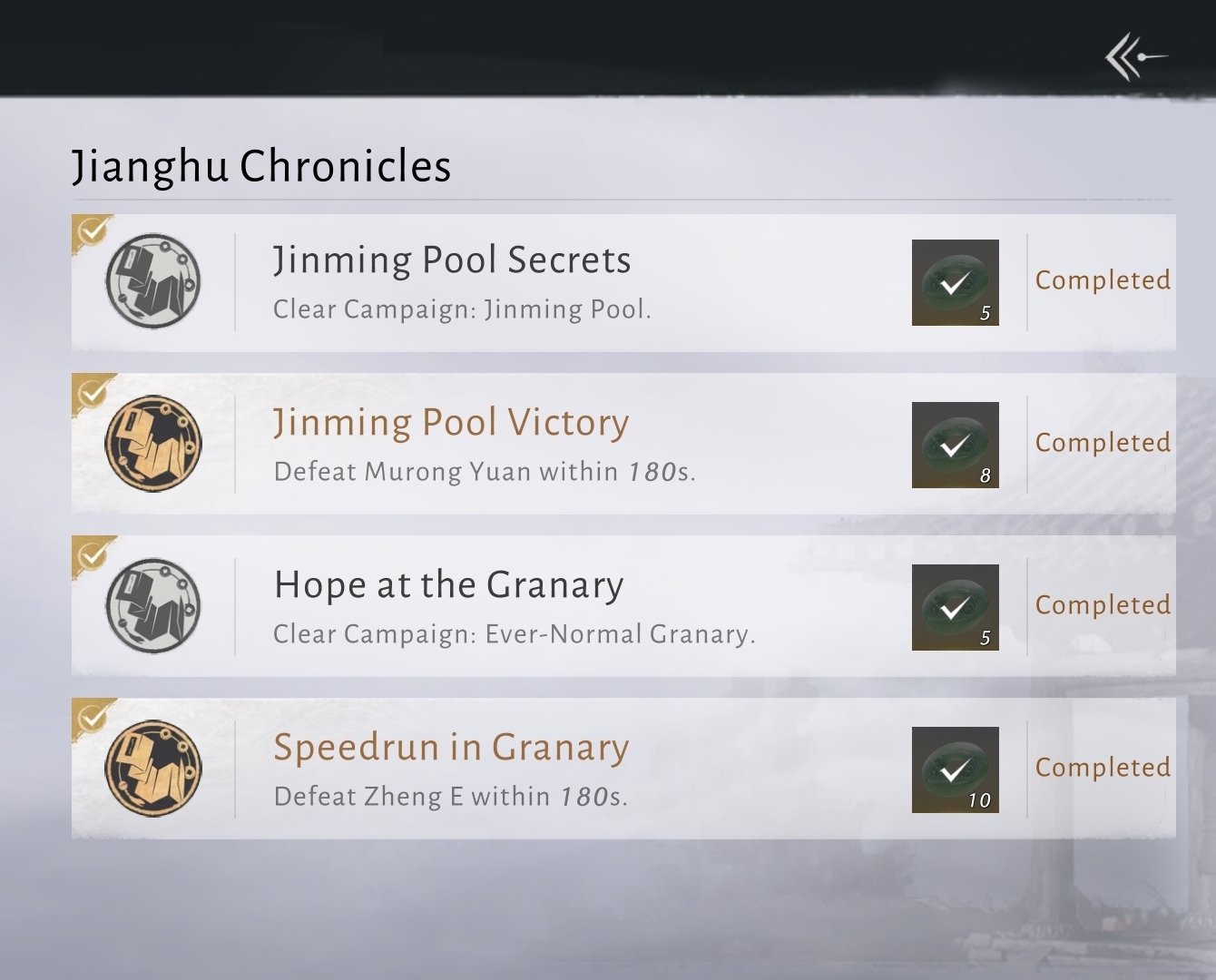Check the jade reward for Hope at the Granary

(955, 607)
